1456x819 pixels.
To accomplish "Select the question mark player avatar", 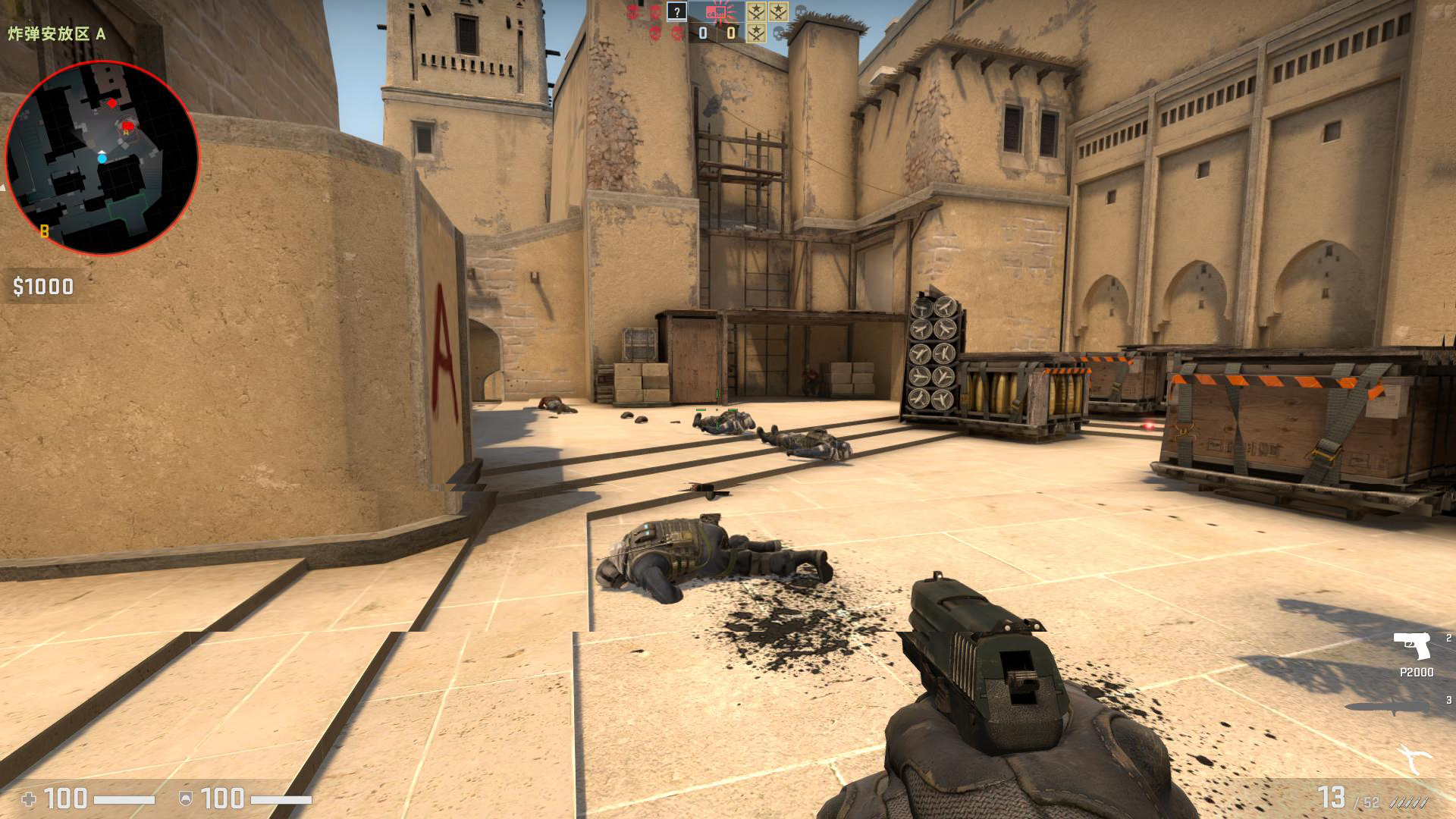I will coord(676,11).
